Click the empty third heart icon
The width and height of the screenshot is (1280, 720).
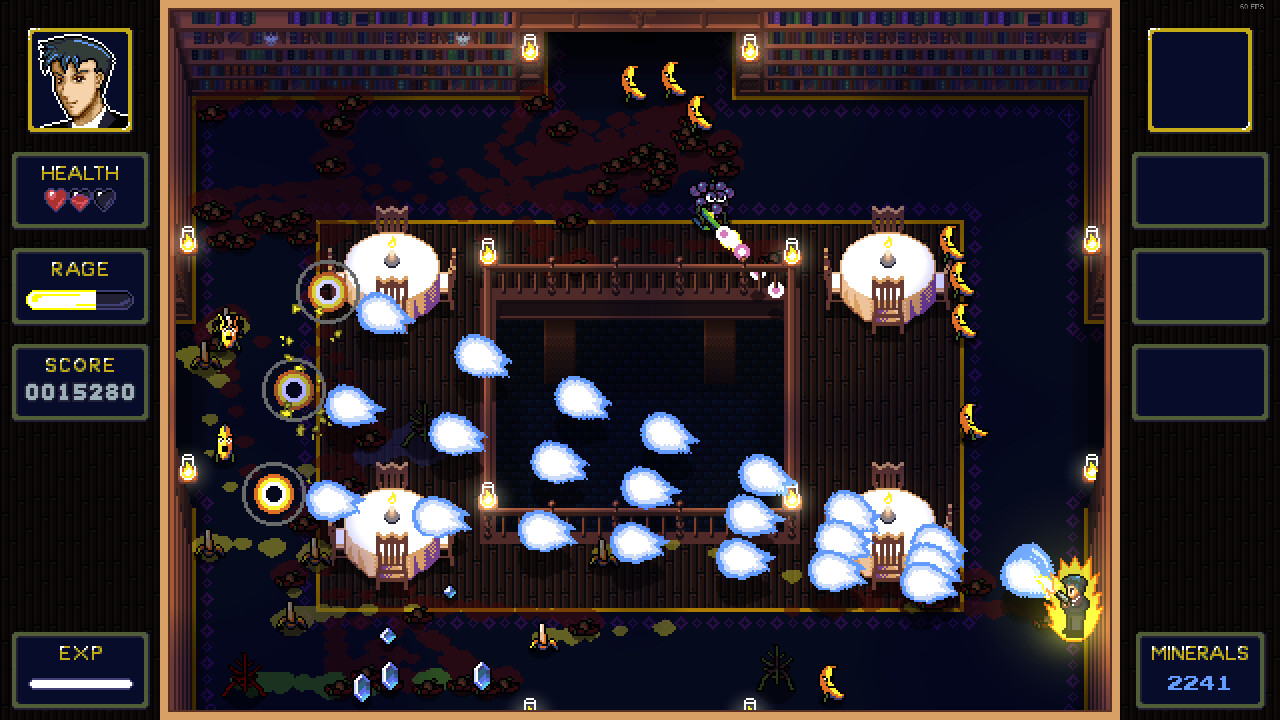click(x=104, y=202)
